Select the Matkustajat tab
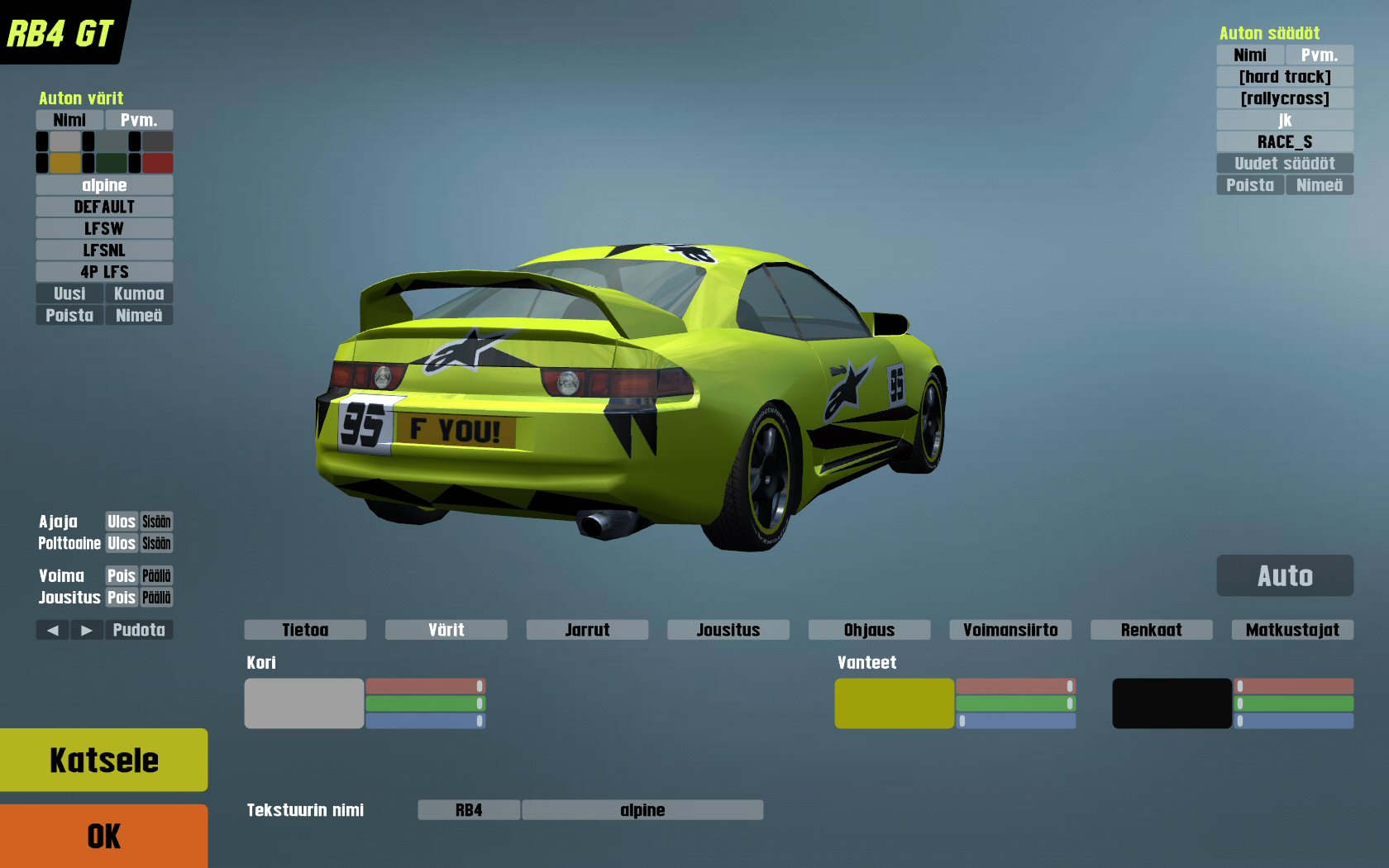The image size is (1389, 868). tap(1292, 630)
